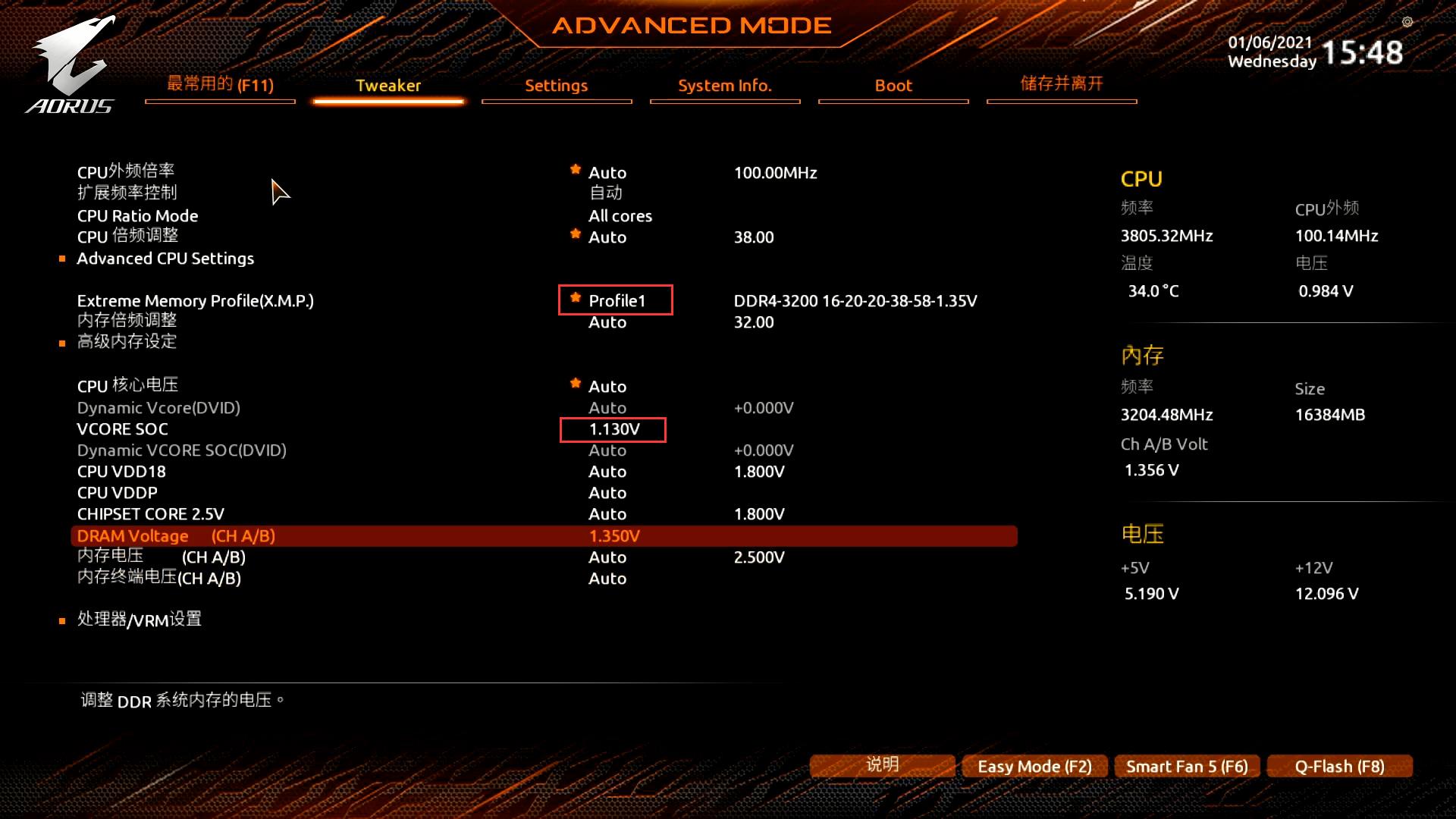This screenshot has height=819, width=1456.
Task: Open the X.M.P. Profile1 dropdown
Action: tap(616, 300)
